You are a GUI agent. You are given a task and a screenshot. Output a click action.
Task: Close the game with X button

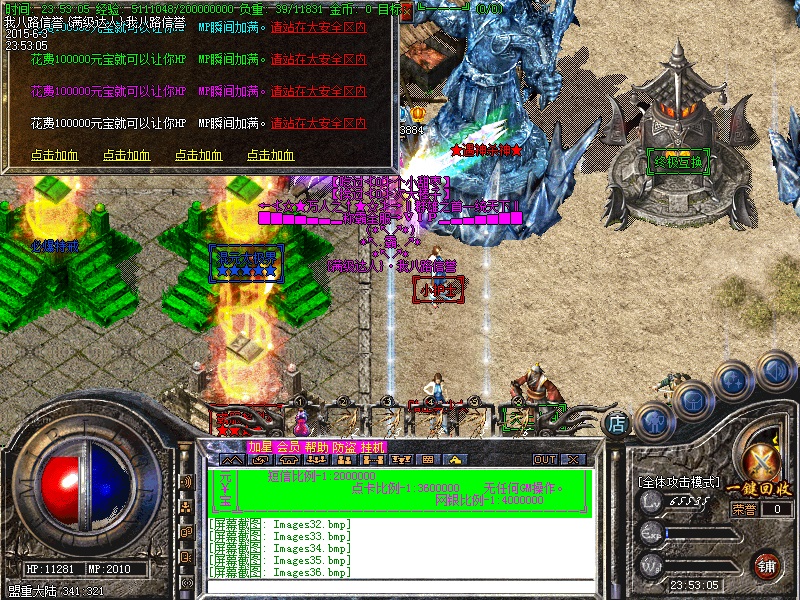[x=573, y=460]
